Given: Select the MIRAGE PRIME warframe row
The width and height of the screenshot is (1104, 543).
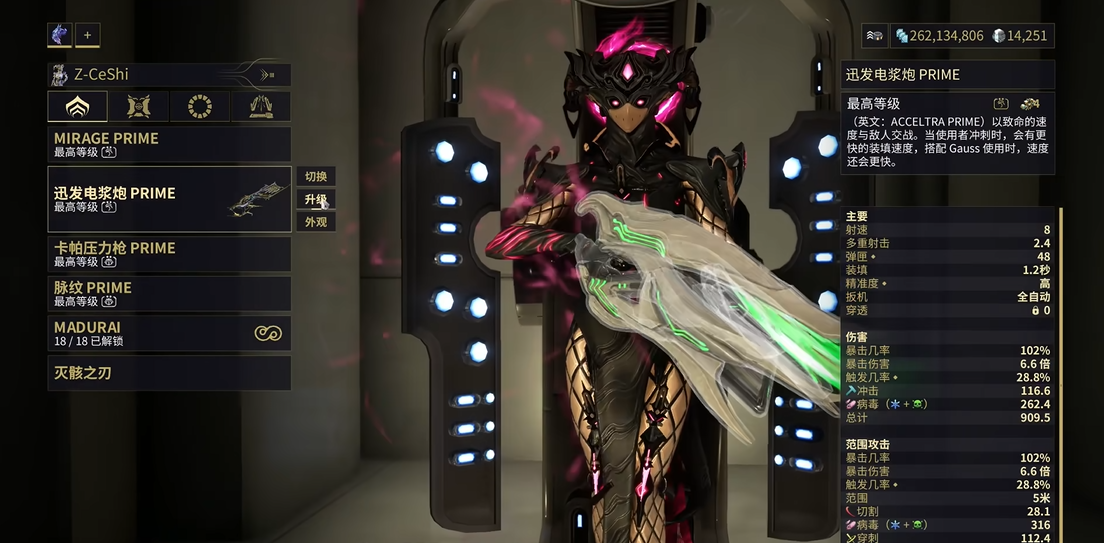Looking at the screenshot, I should pos(169,145).
